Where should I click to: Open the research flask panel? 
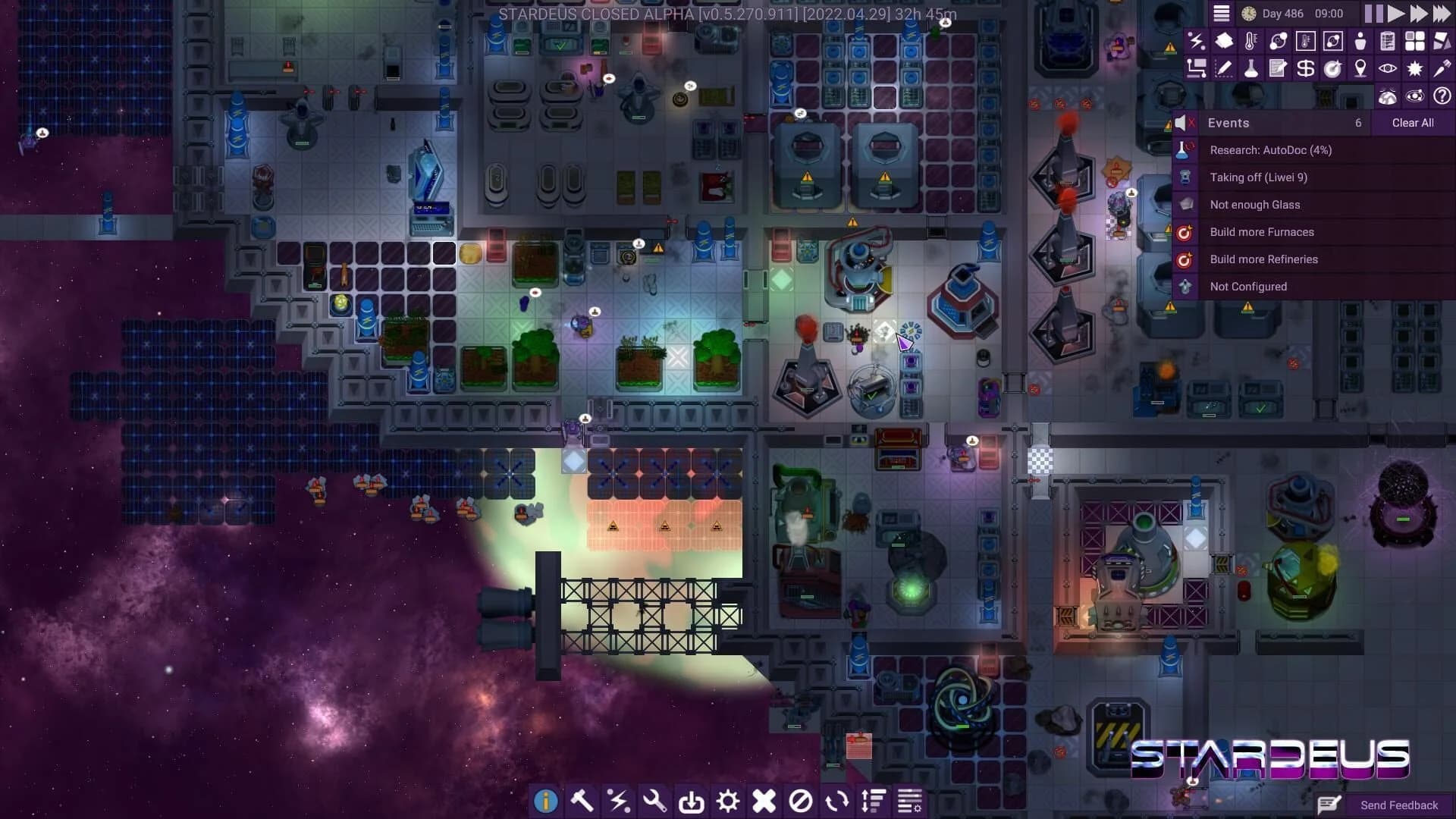click(x=1252, y=68)
